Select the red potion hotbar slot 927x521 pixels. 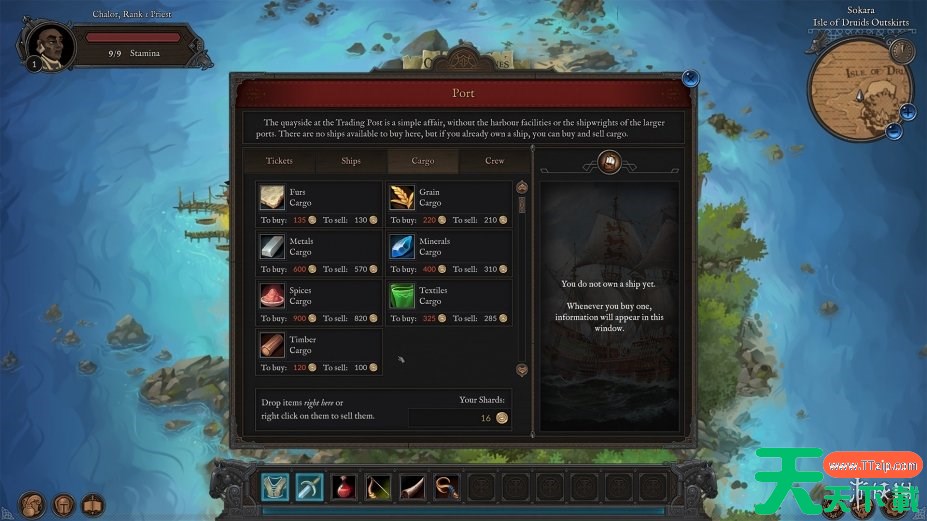[344, 487]
